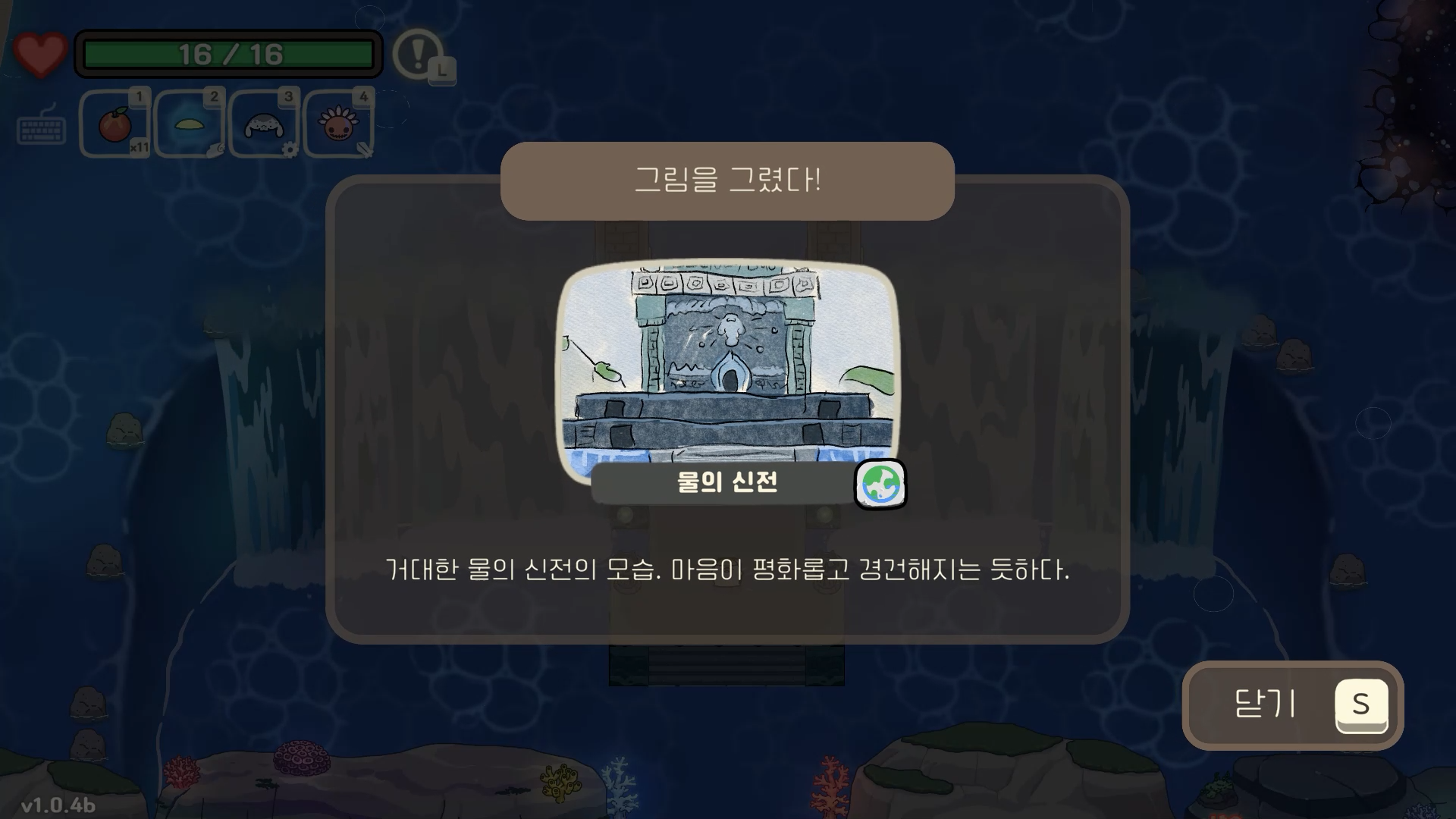Viewport: 1456px width, 819px height.
Task: Click the 16 / 16 health bar
Action: [227, 53]
